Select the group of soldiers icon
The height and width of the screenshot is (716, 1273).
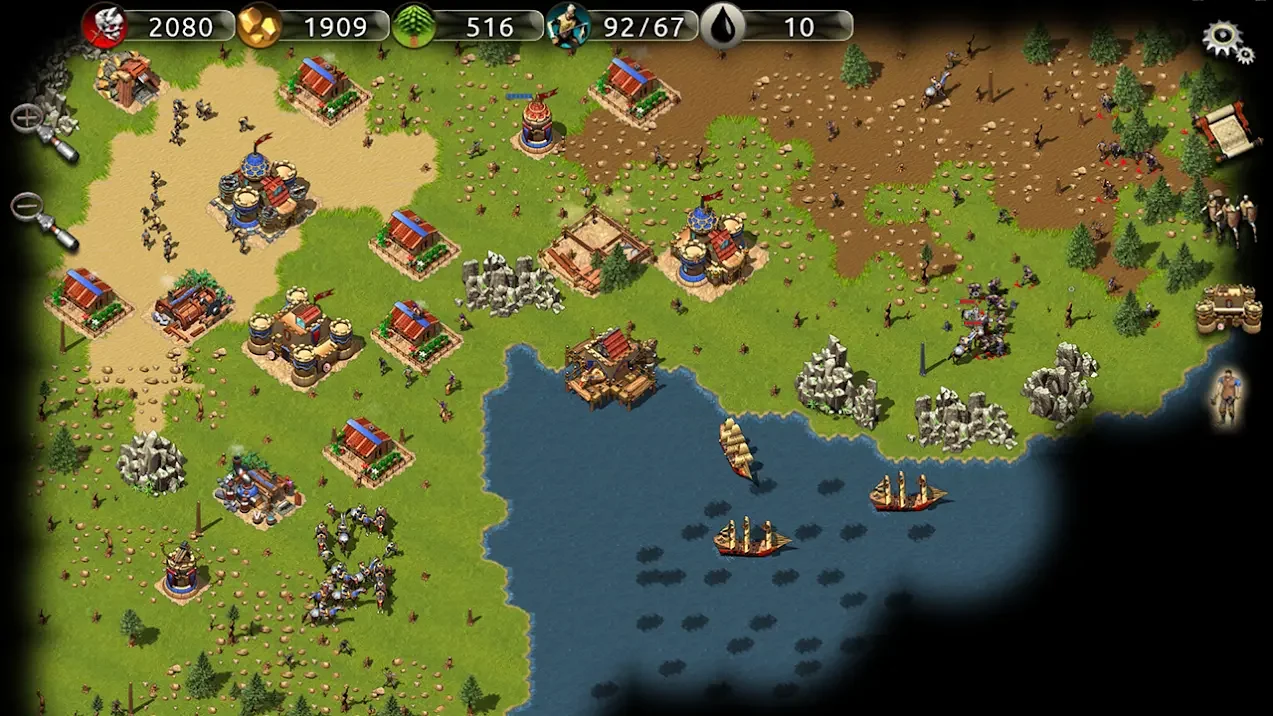(1229, 215)
